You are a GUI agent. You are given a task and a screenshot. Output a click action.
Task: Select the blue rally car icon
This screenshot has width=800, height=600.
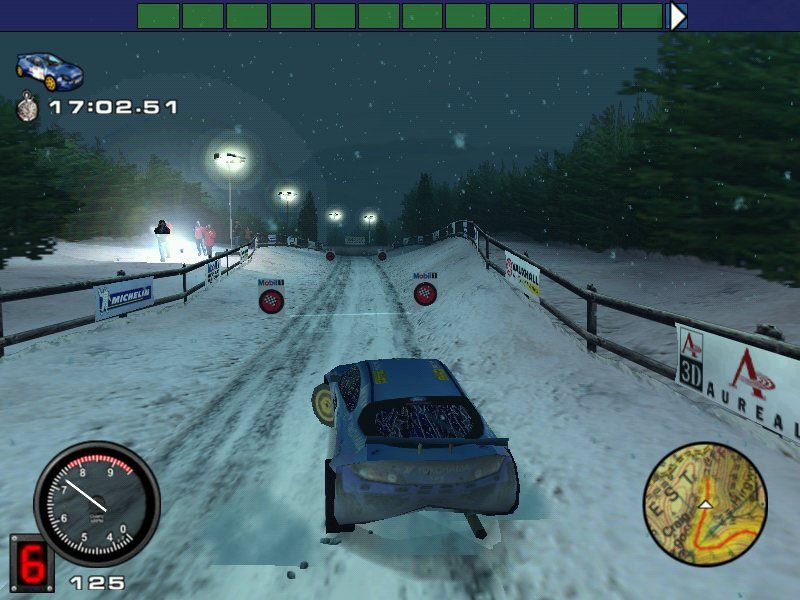pos(49,70)
